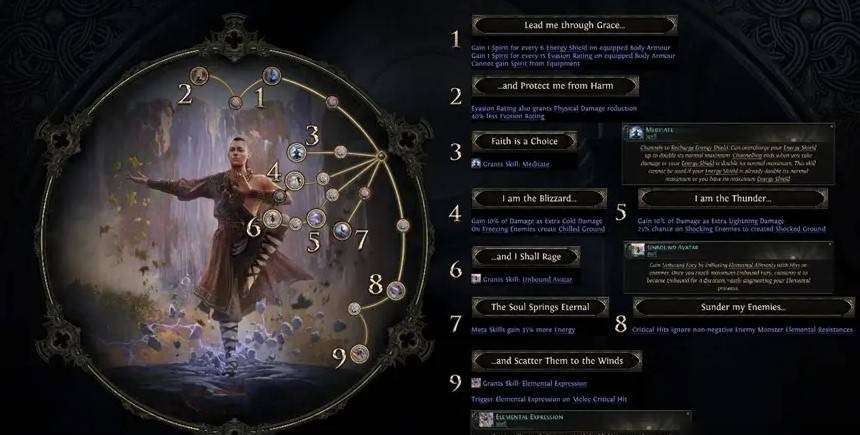Image resolution: width=860 pixels, height=435 pixels.
Task: Open "The Soul Springs Eternal" banner
Action: [541, 306]
